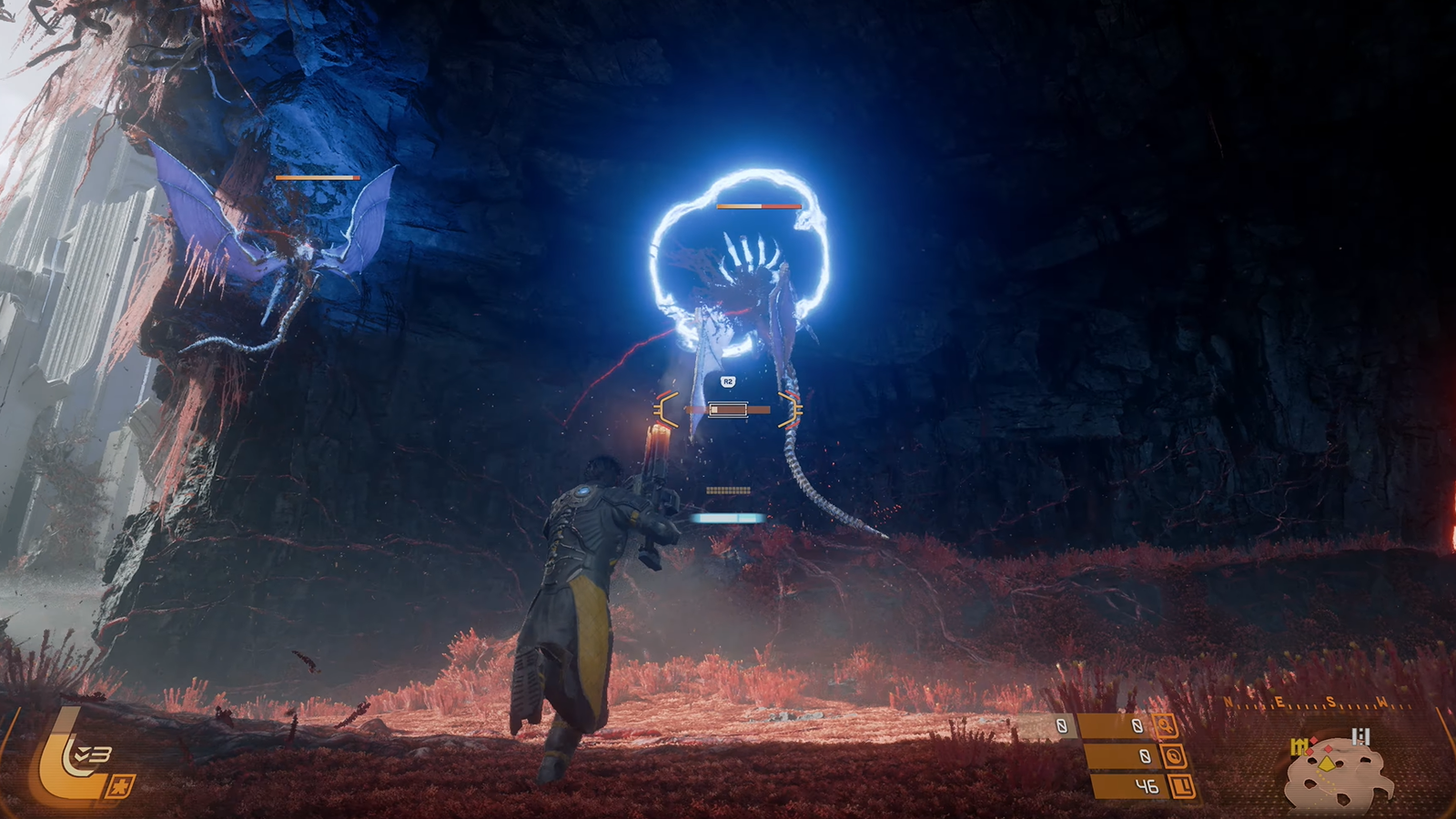This screenshot has height=819, width=1456.
Task: Click the key resource icon
Action: coord(1166,726)
